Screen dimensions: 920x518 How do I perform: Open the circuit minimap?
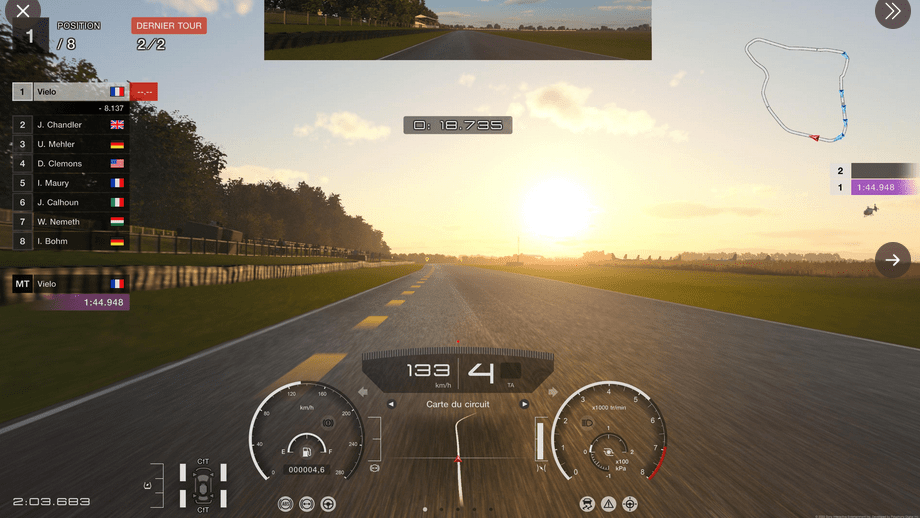[x=802, y=89]
